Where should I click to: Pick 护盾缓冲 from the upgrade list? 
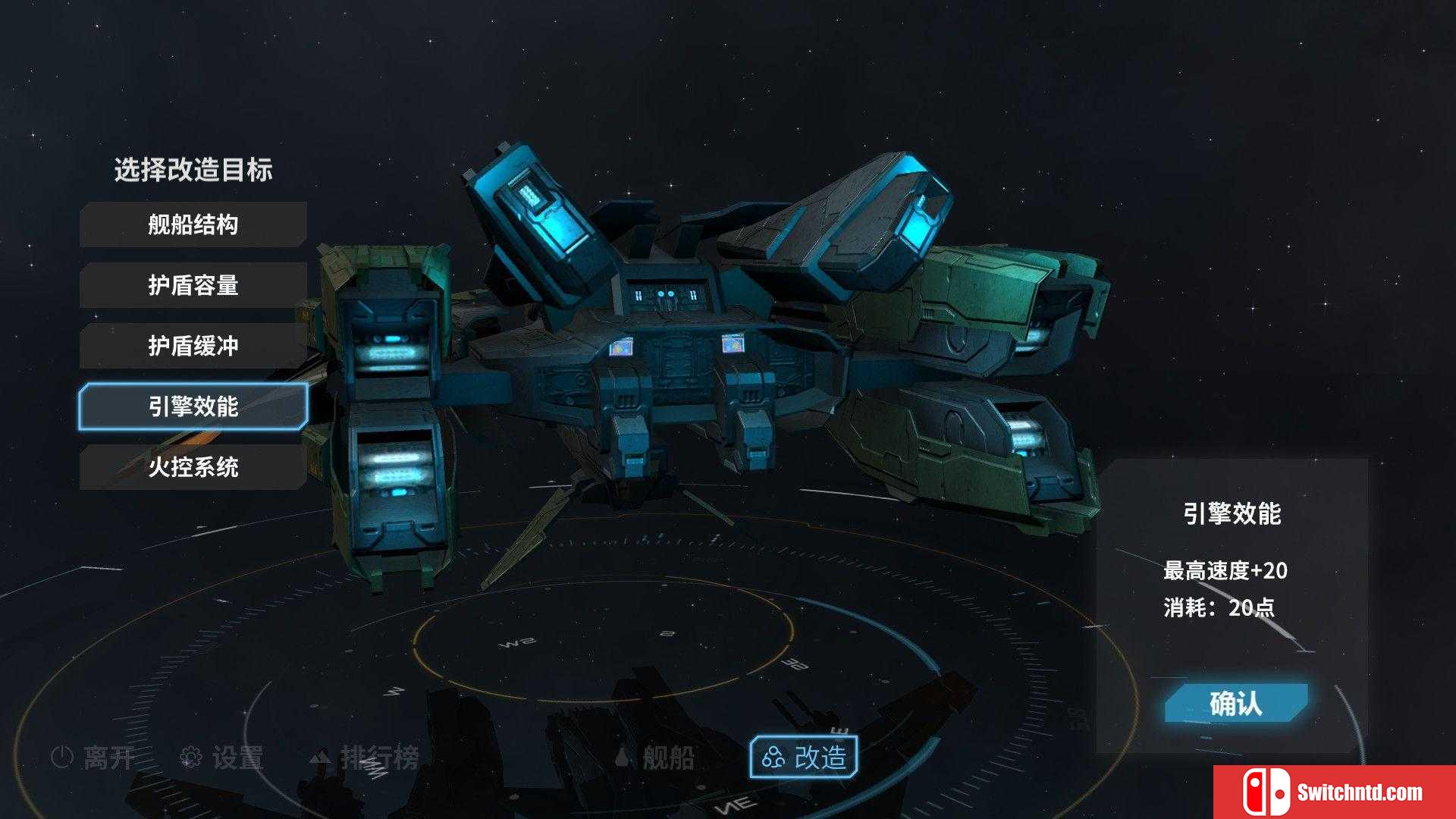pyautogui.click(x=193, y=346)
